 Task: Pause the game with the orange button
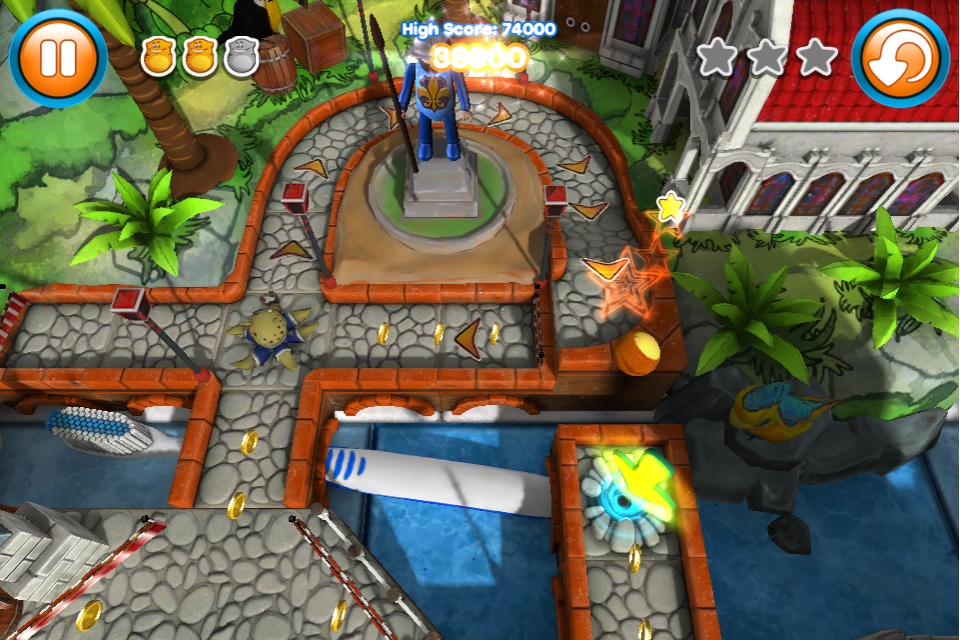57,57
